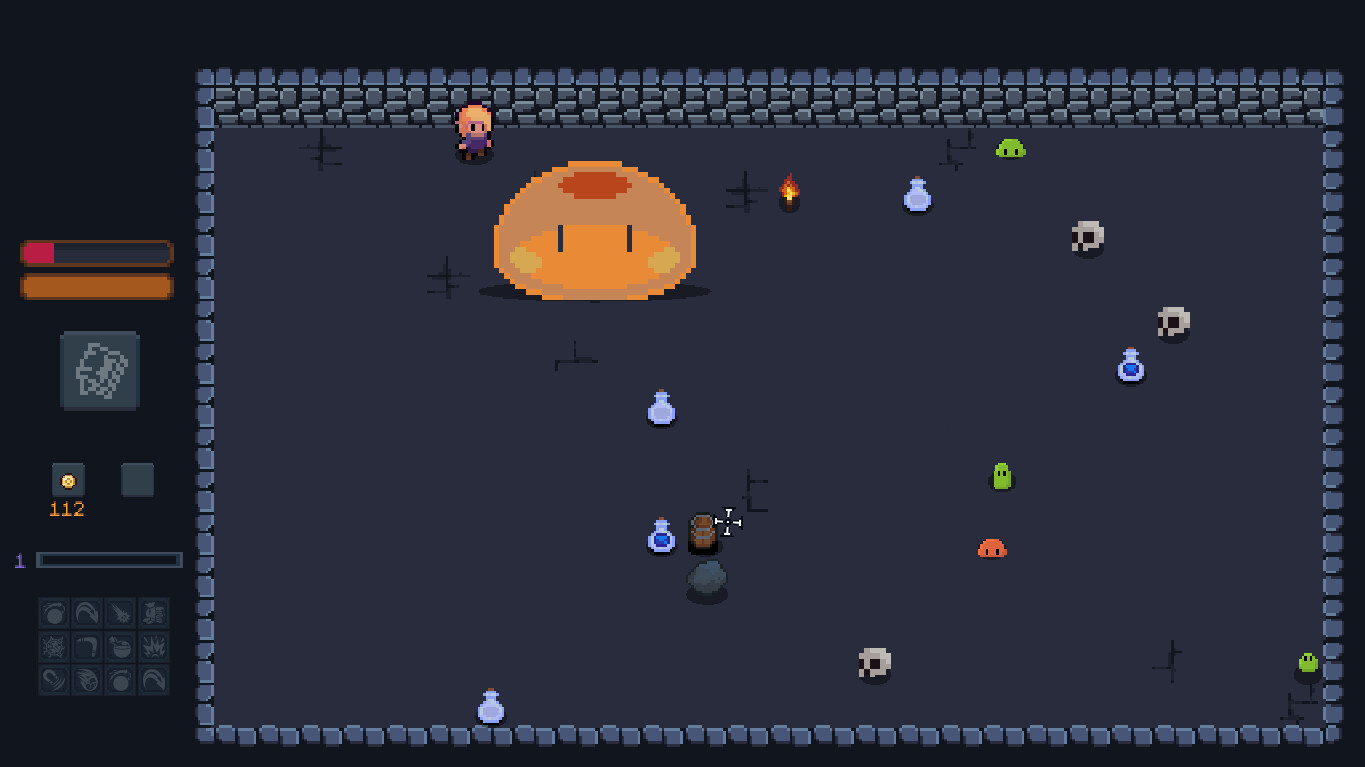Image resolution: width=1365 pixels, height=767 pixels.
Task: Click the green slime in the top-right area
Action: (x=1009, y=148)
